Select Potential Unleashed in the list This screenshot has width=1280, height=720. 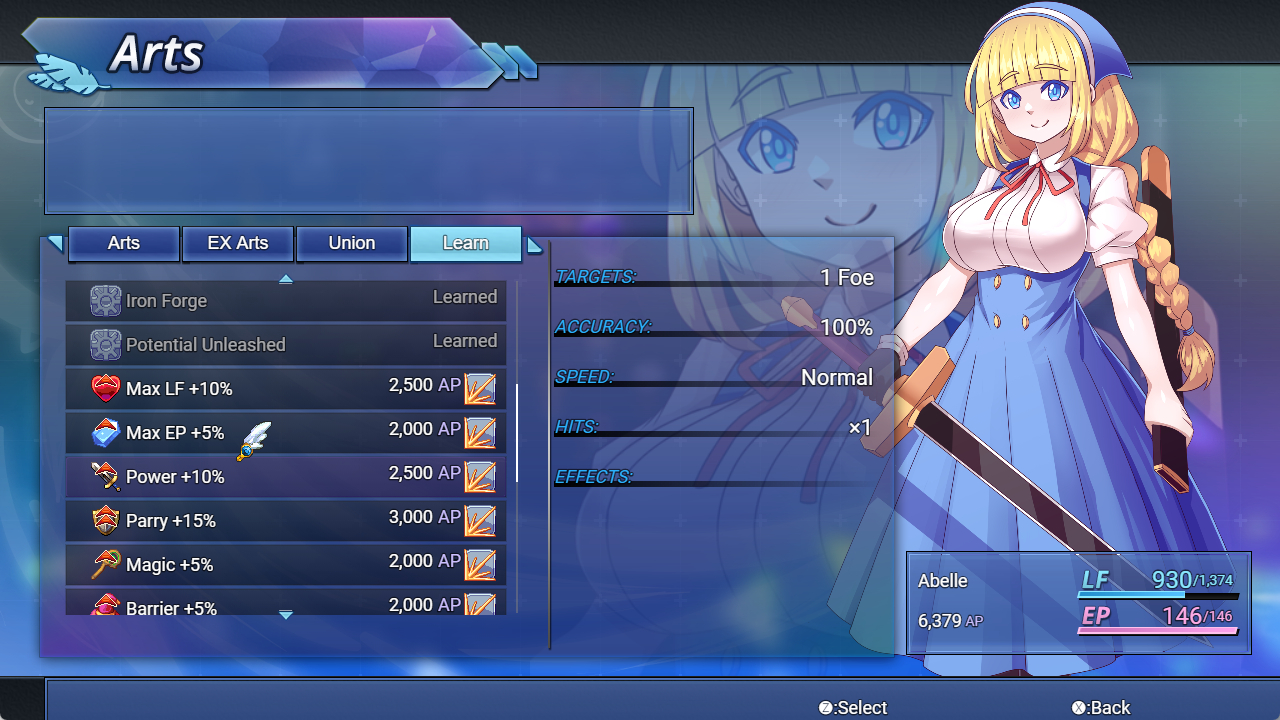coord(286,344)
